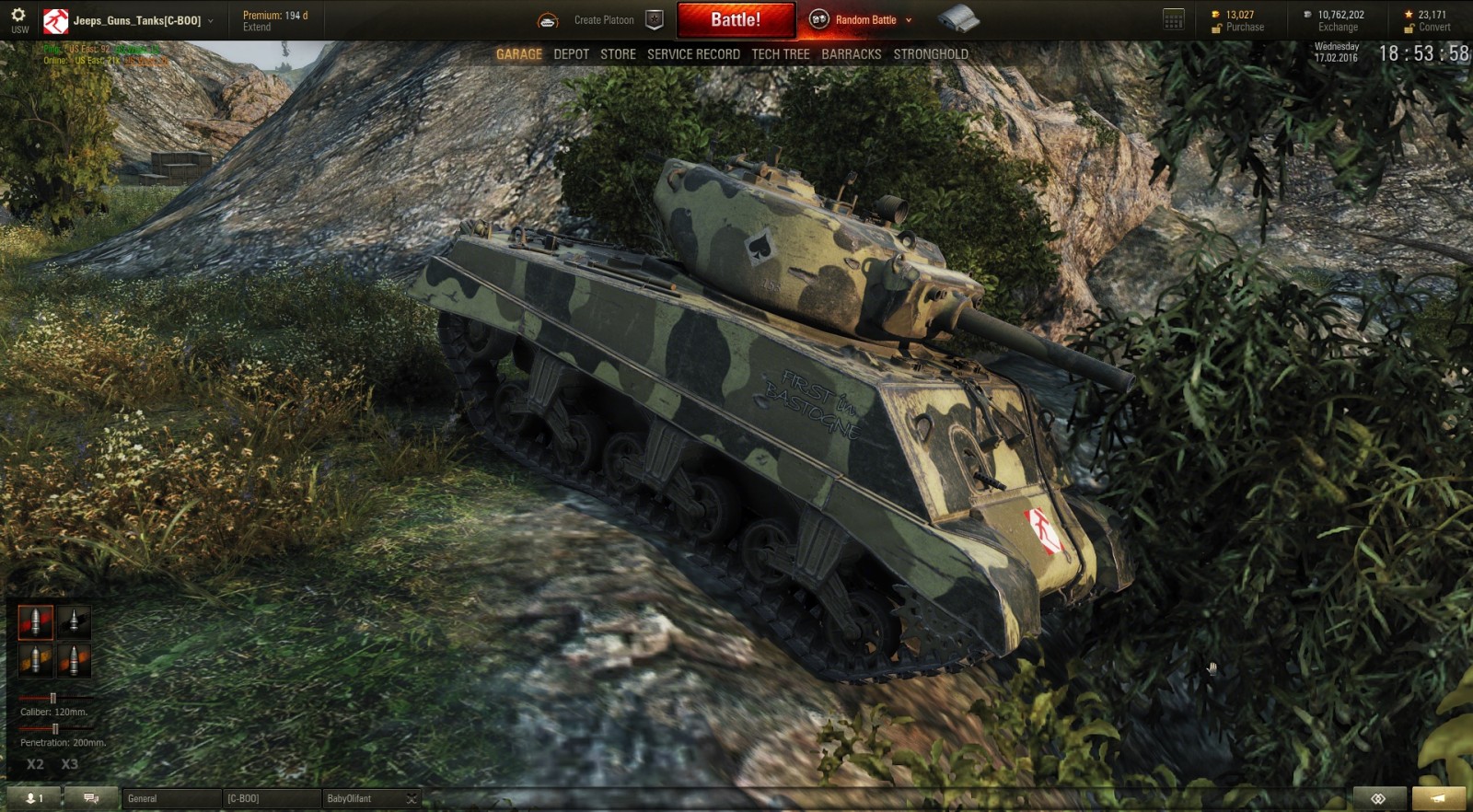Click the Stronghold reserves crate icon
Screen dimensions: 1473x812
pos(959,17)
